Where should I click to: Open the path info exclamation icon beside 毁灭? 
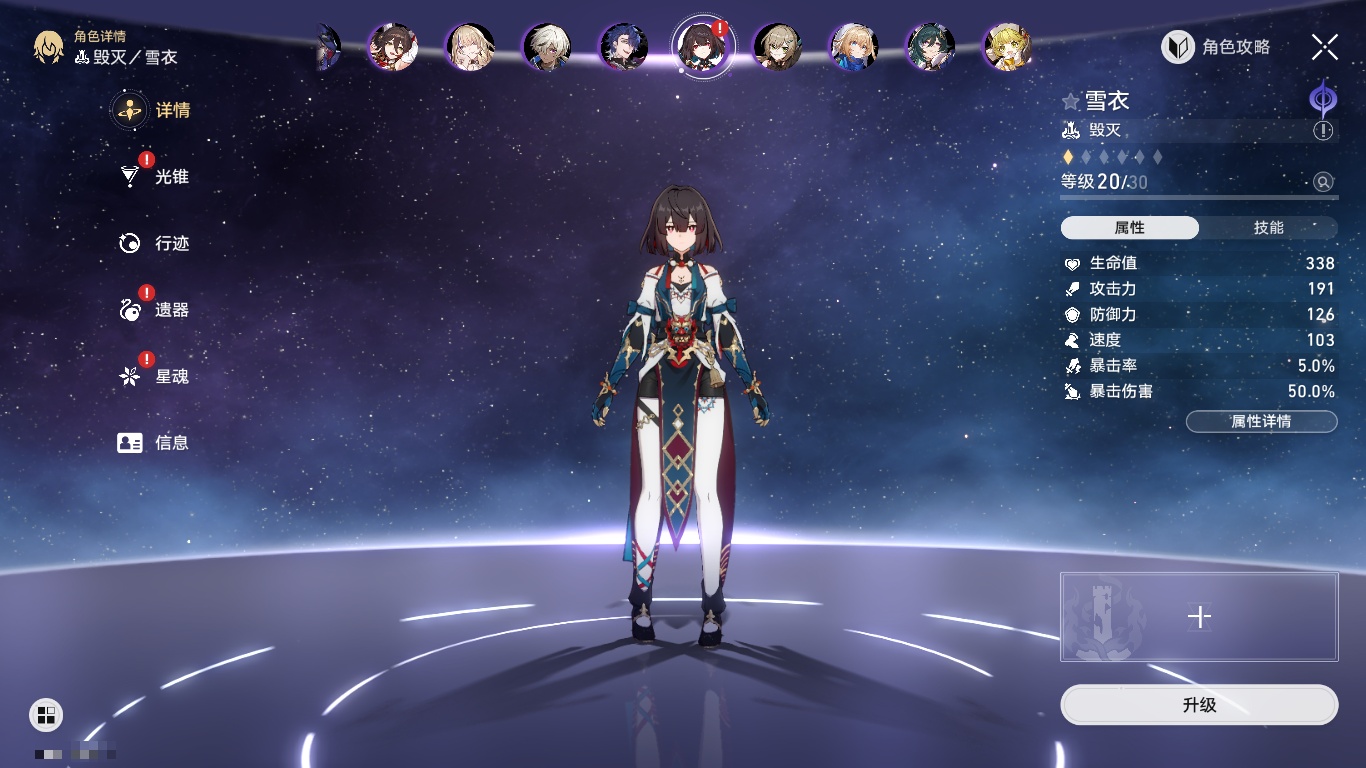(1323, 131)
